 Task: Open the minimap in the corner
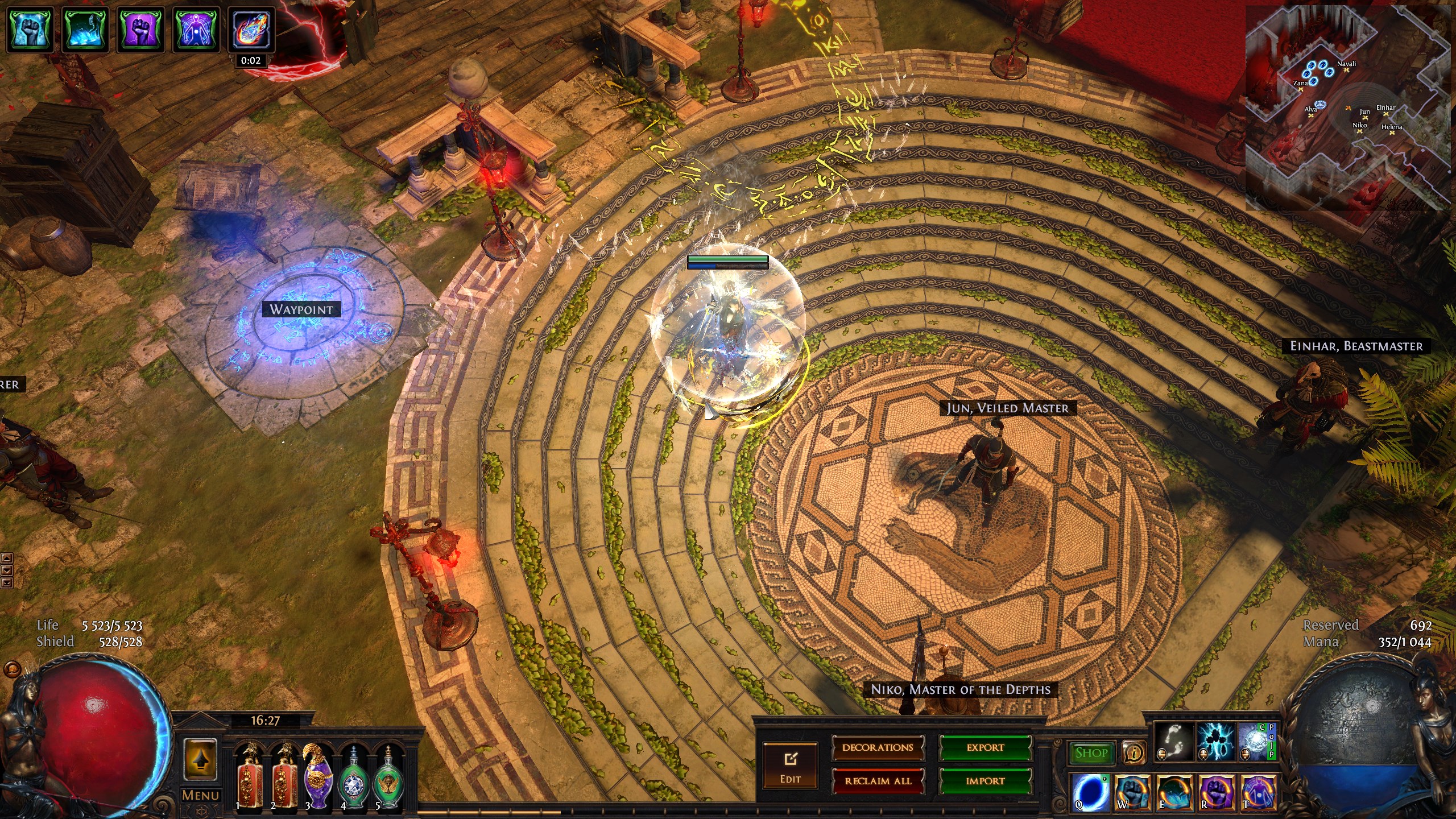1348,108
